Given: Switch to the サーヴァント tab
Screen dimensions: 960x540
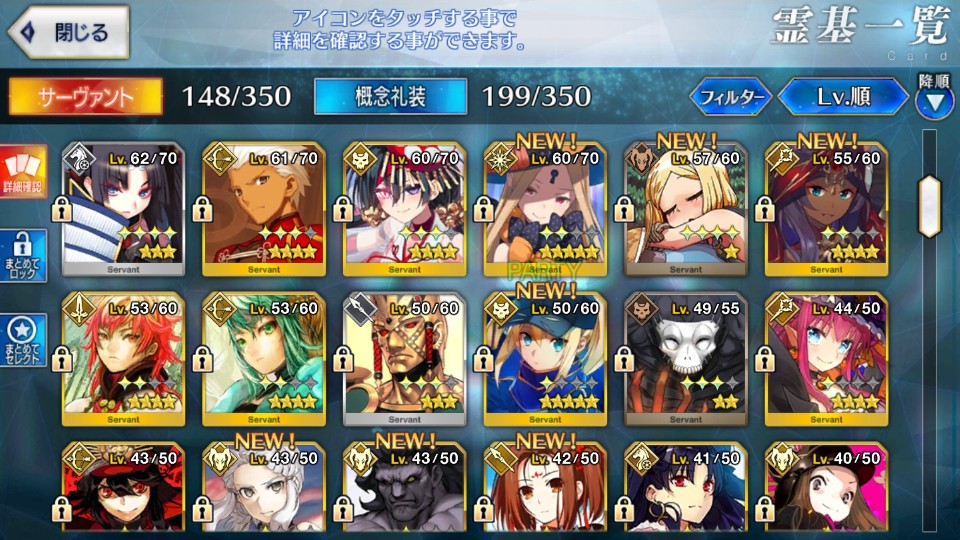Looking at the screenshot, I should pyautogui.click(x=86, y=96).
